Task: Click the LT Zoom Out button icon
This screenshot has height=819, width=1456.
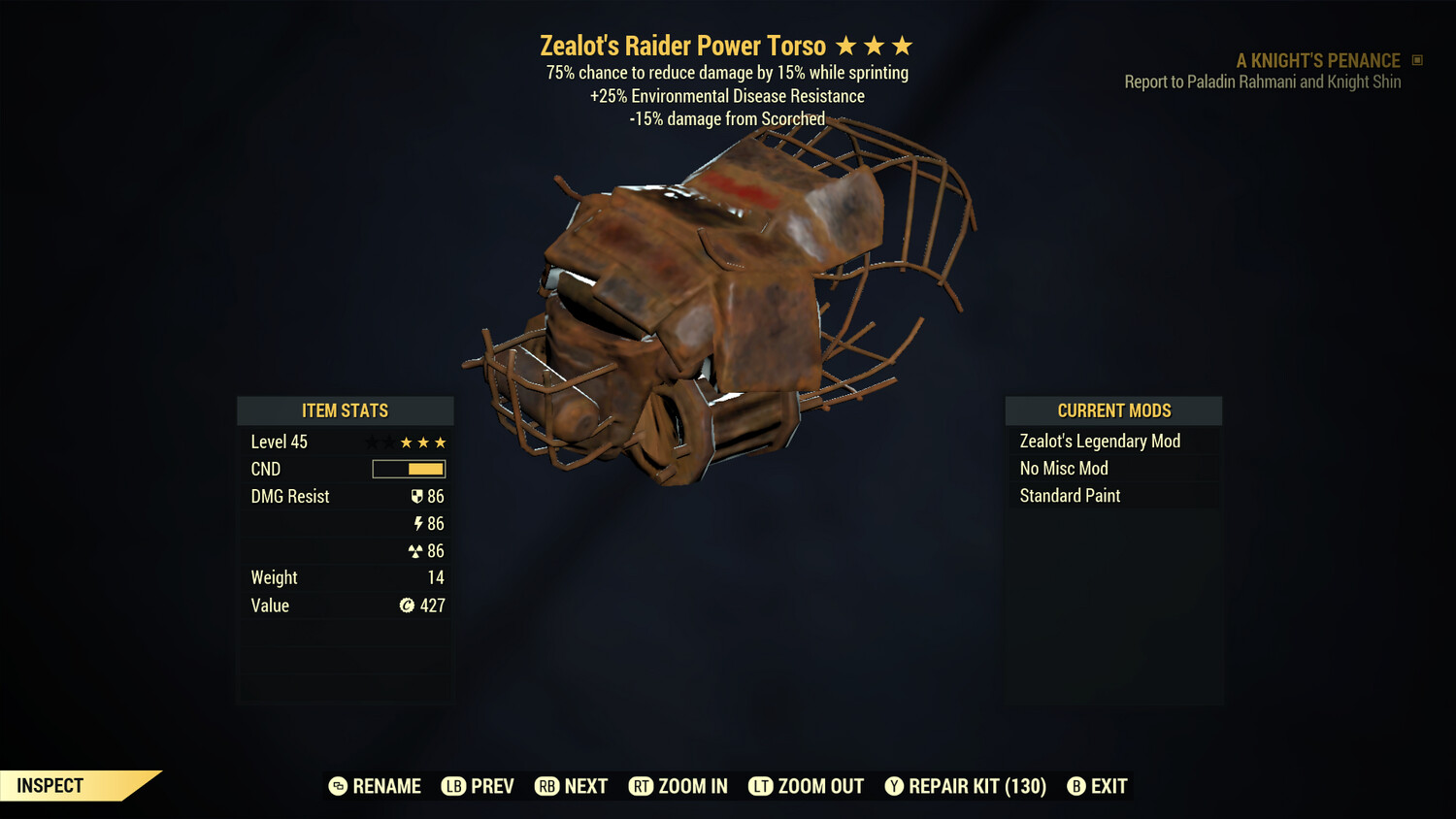Action: (x=762, y=786)
